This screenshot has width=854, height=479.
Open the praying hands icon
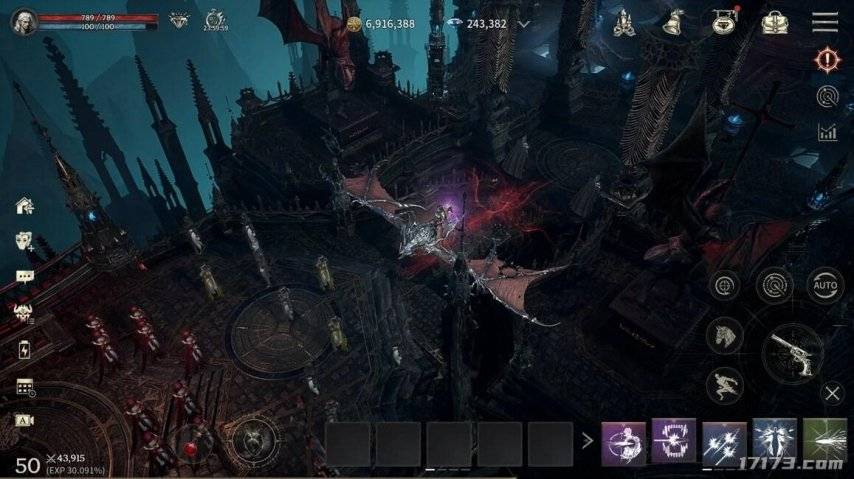[620, 21]
